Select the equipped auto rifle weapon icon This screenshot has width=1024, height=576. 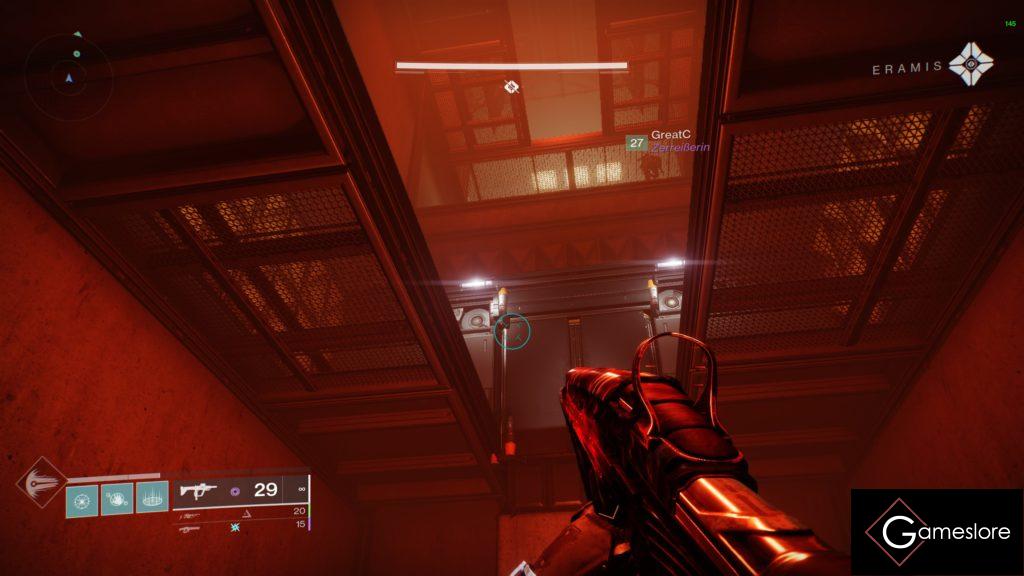click(x=196, y=491)
